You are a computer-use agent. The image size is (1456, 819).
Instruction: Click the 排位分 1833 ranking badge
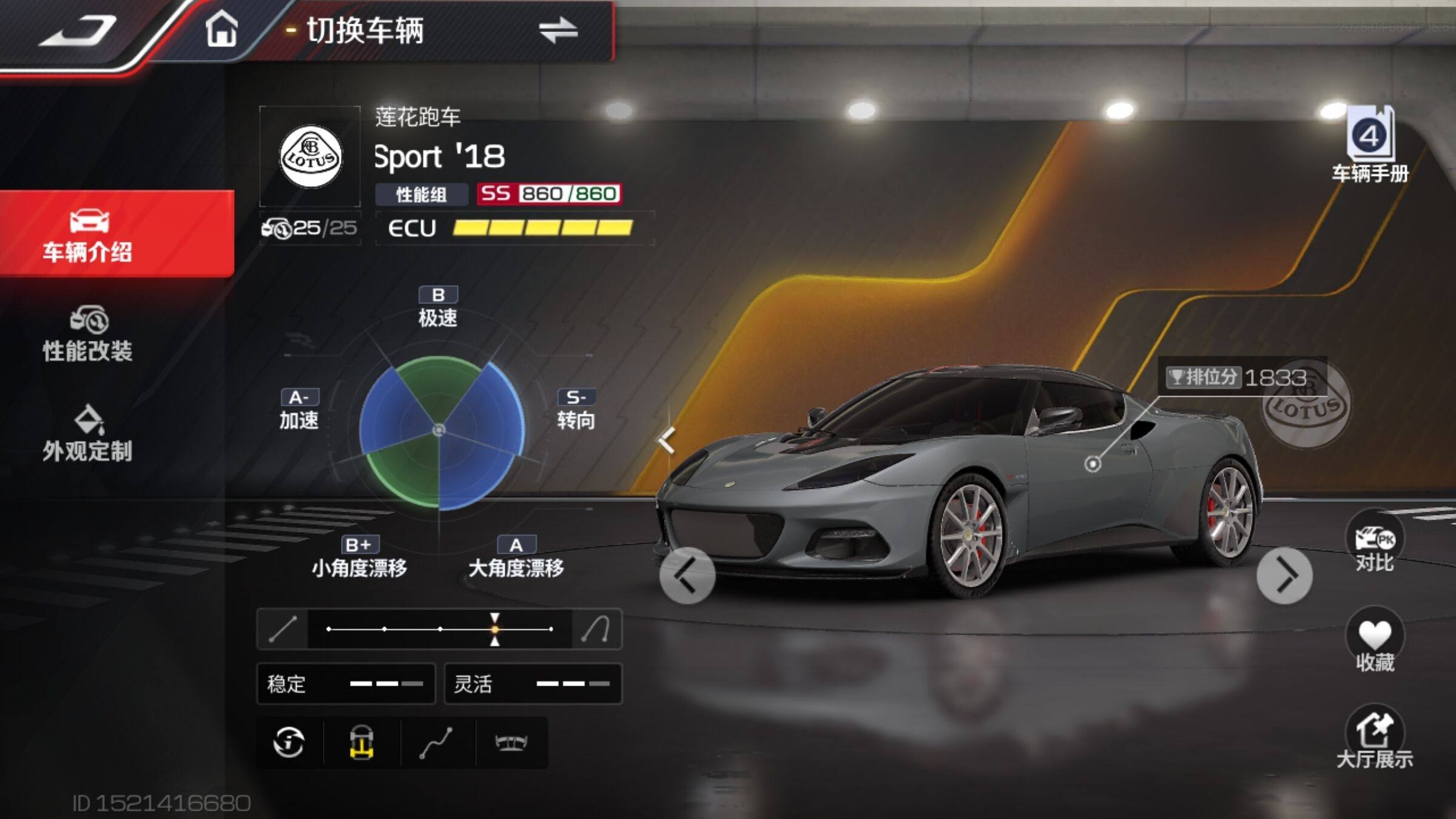pyautogui.click(x=1238, y=377)
